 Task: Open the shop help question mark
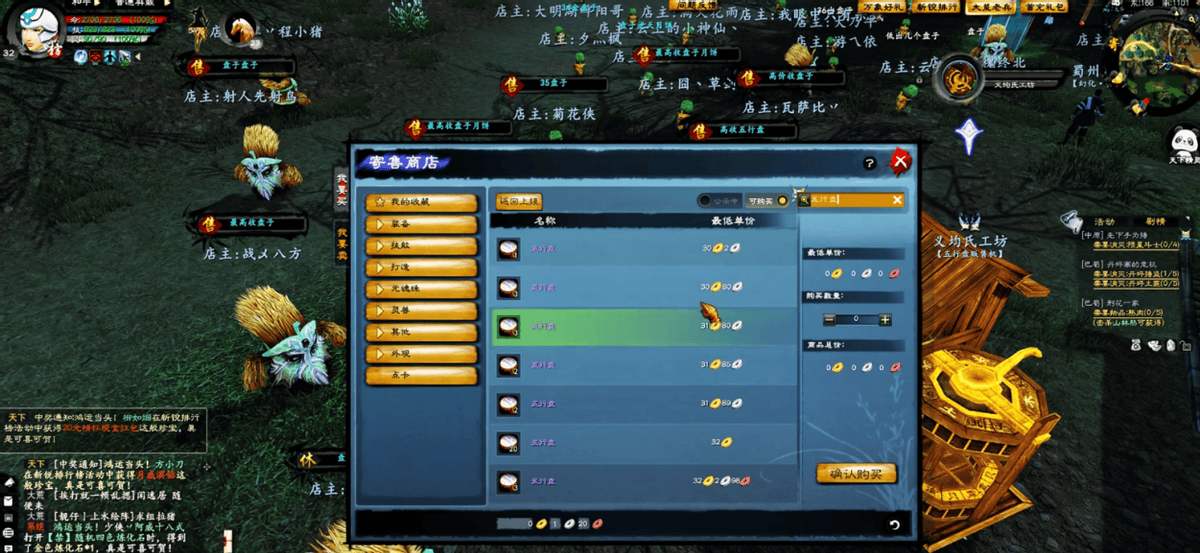click(x=869, y=163)
